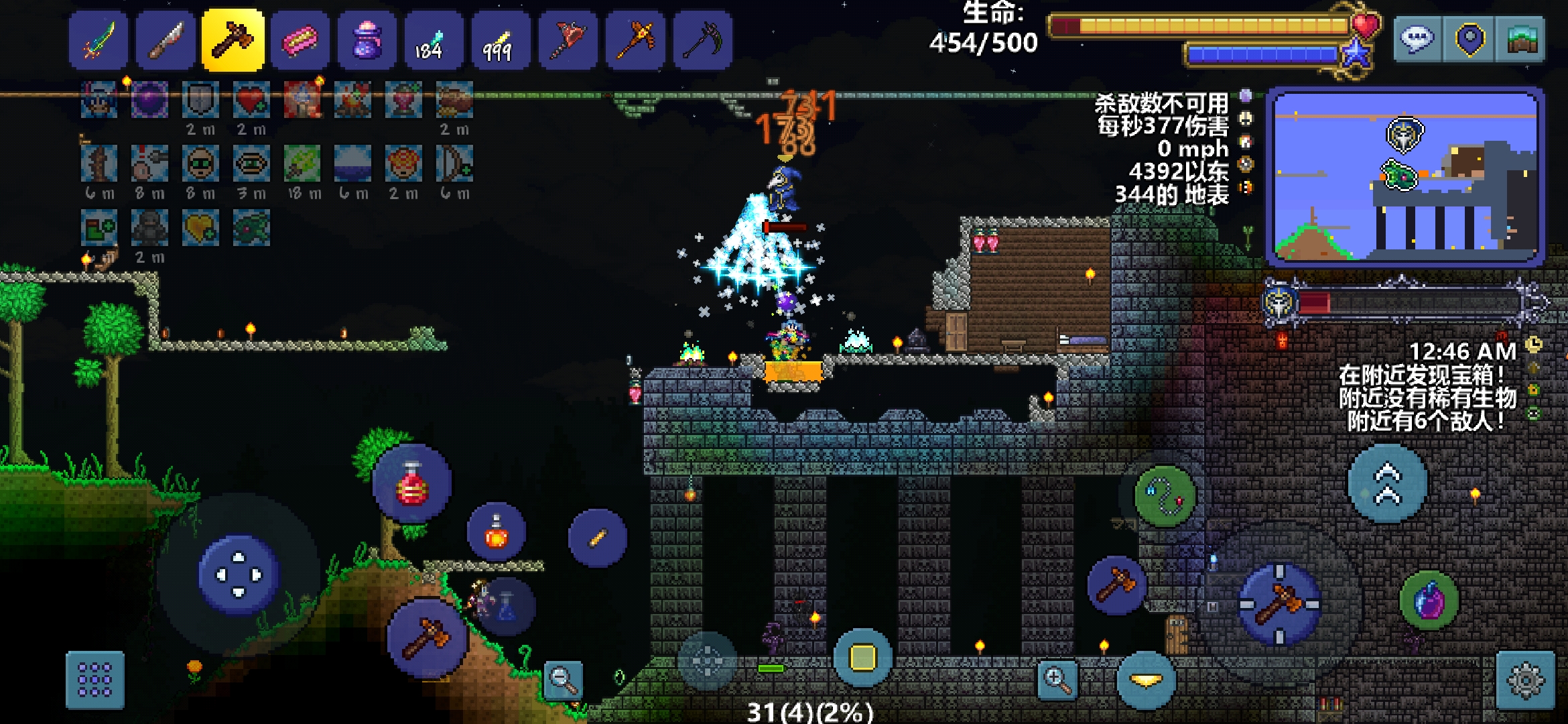Tap the map pin button
The width and height of the screenshot is (1568, 724).
point(1469,40)
